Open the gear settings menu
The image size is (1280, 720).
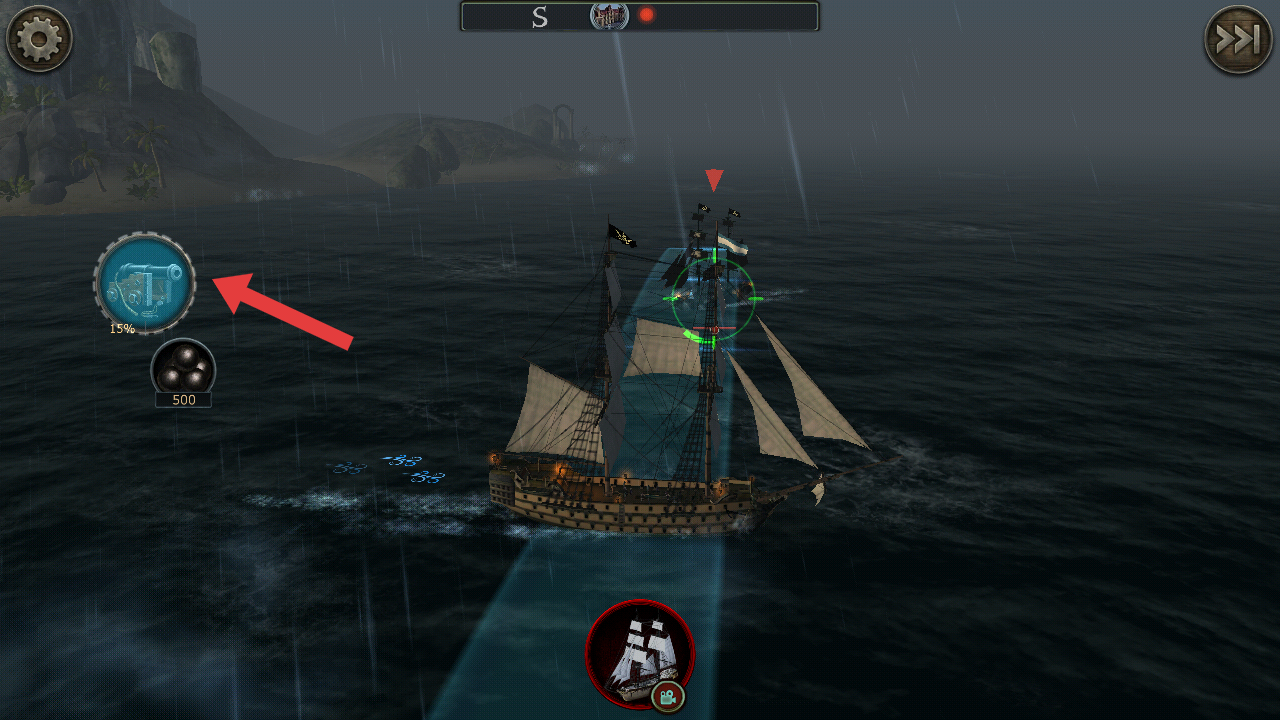click(39, 39)
